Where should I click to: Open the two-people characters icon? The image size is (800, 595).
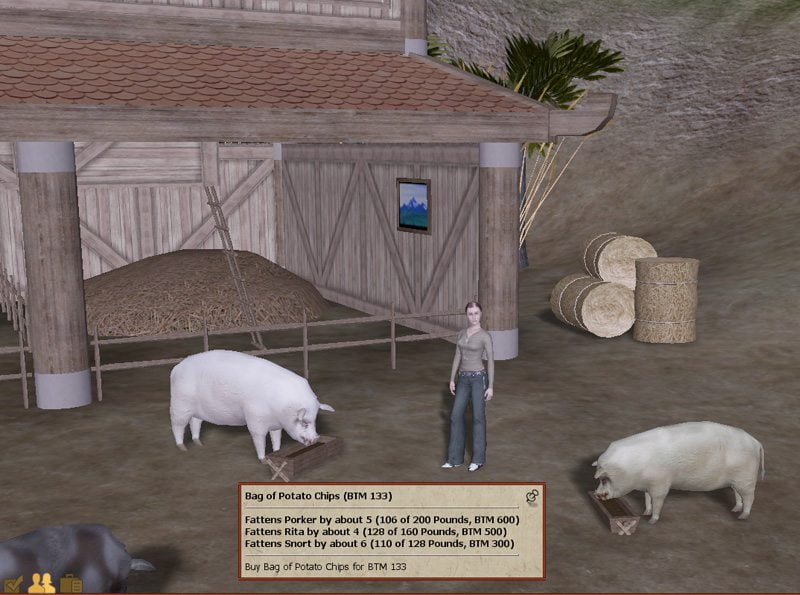[x=41, y=583]
